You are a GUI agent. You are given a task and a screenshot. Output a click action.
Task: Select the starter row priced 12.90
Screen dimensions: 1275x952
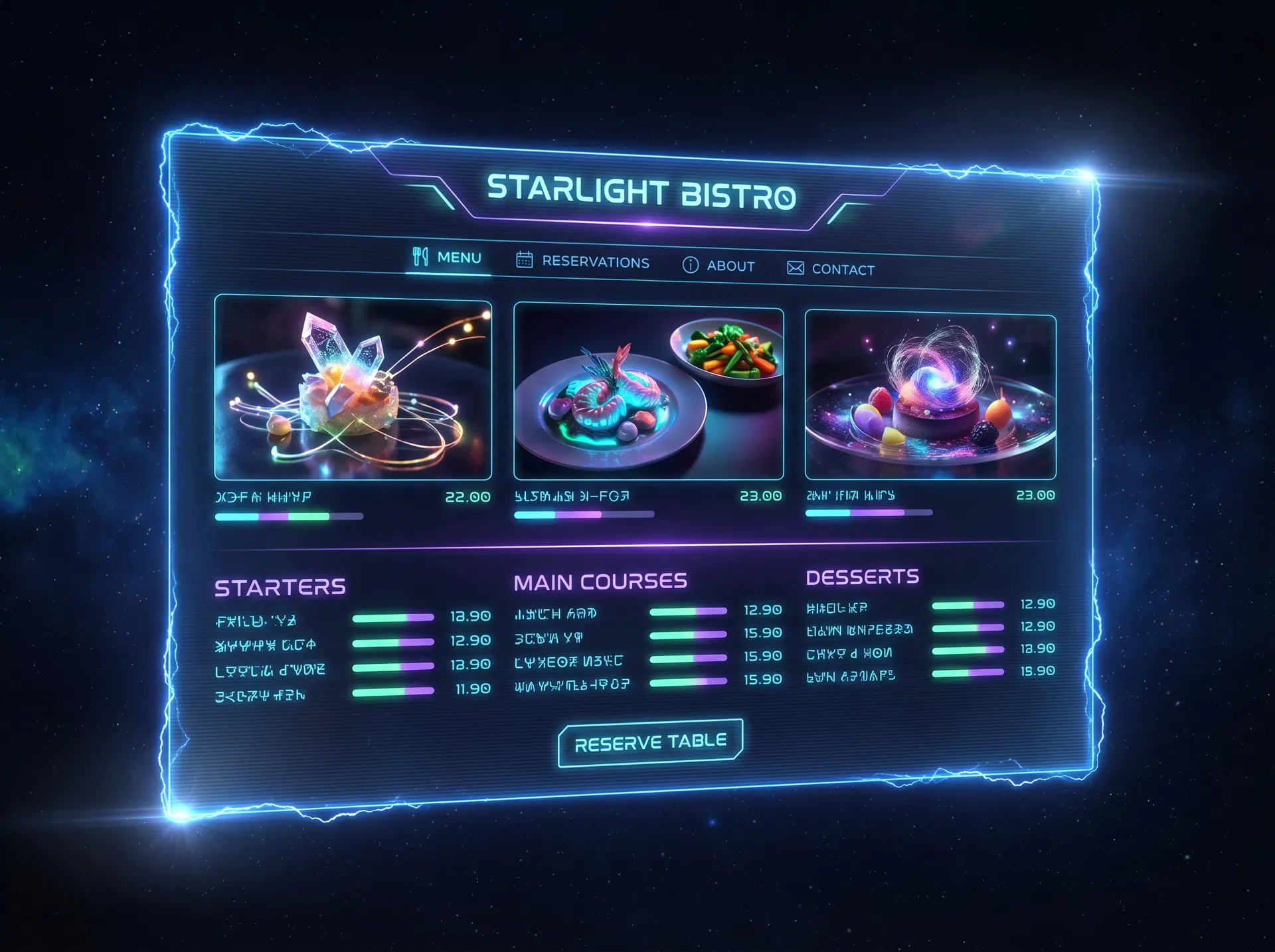pos(352,643)
